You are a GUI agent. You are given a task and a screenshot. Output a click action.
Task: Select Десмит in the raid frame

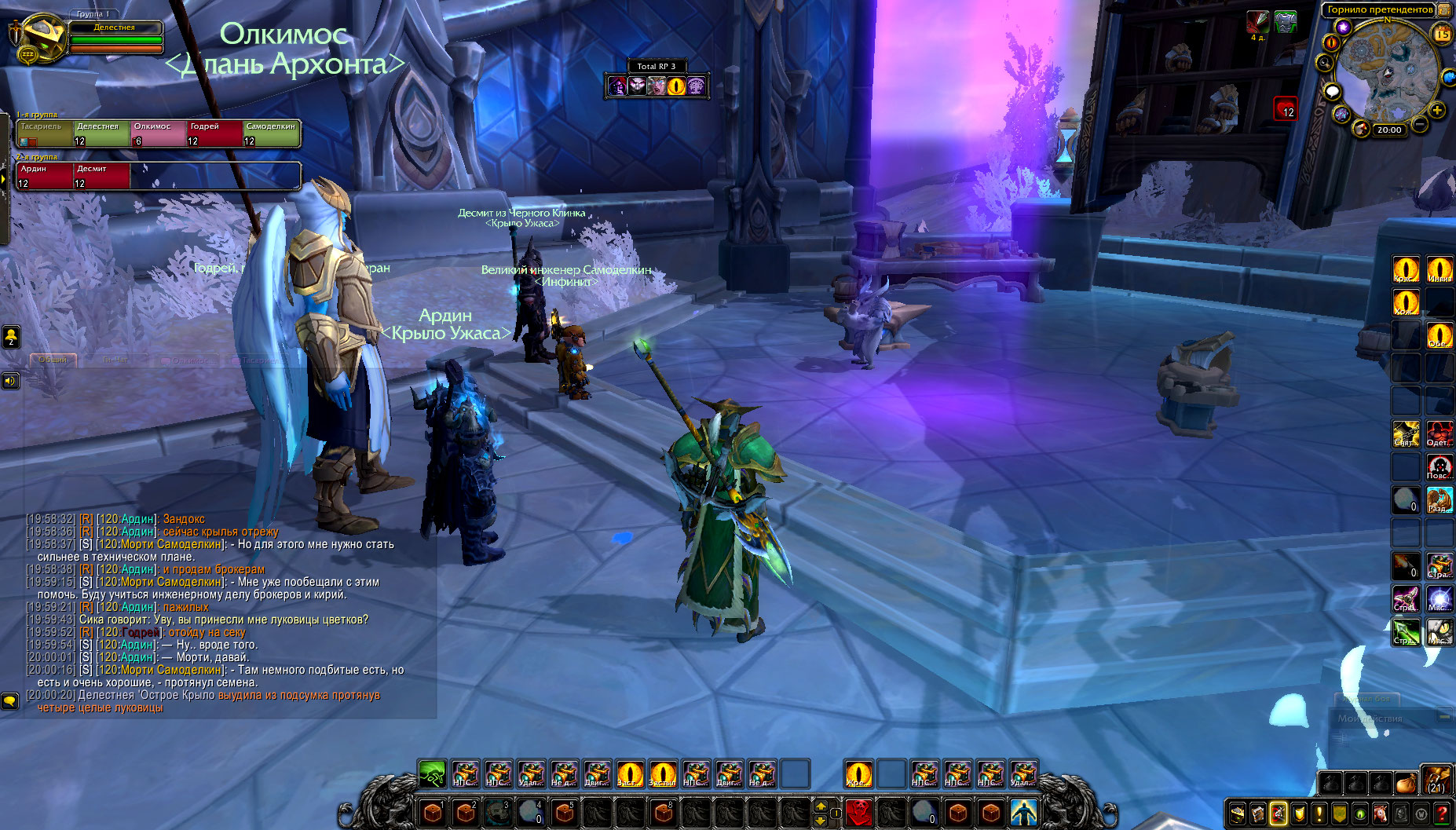[101, 176]
